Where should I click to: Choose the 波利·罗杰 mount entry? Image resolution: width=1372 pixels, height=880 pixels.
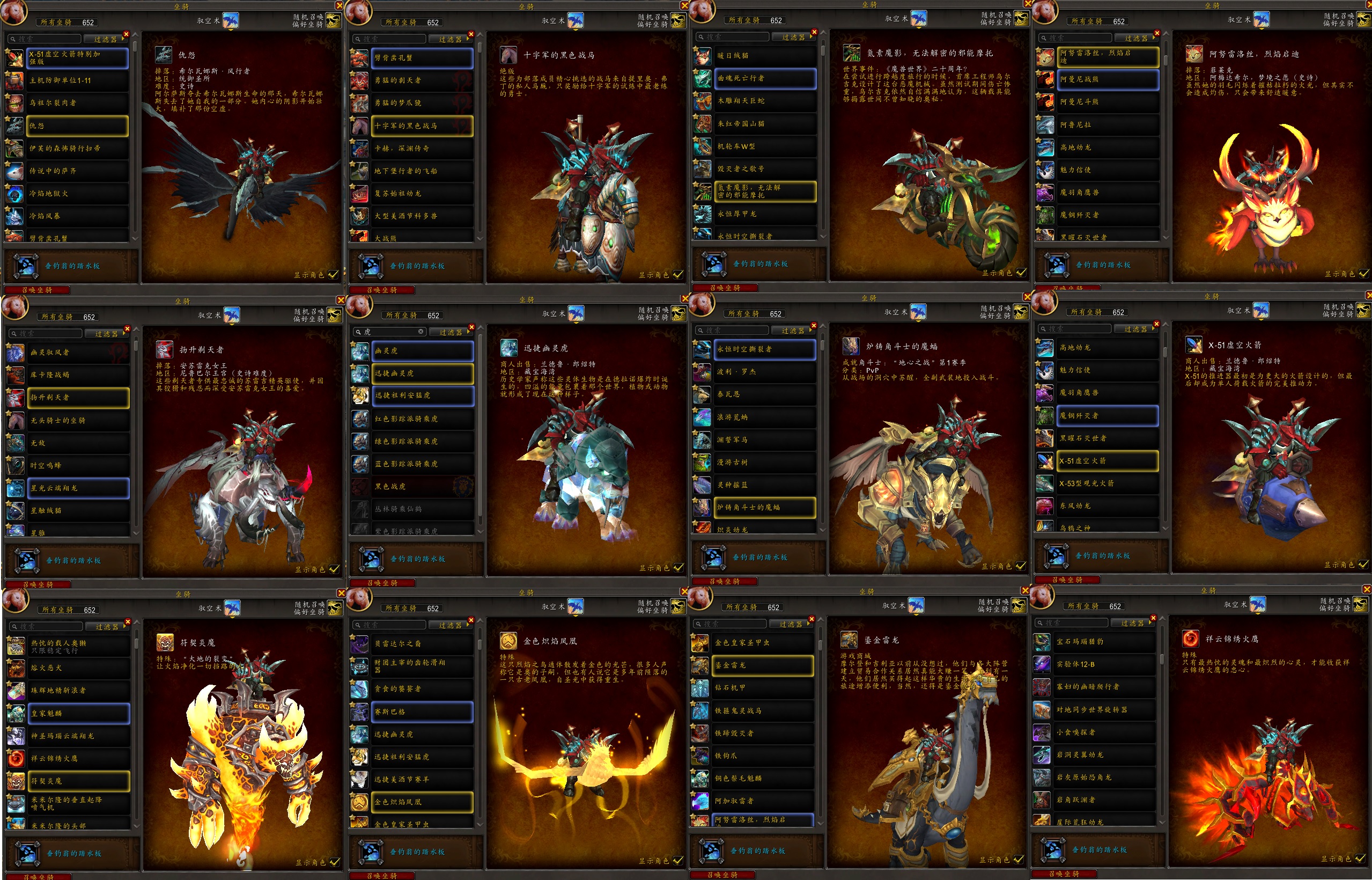pos(764,372)
